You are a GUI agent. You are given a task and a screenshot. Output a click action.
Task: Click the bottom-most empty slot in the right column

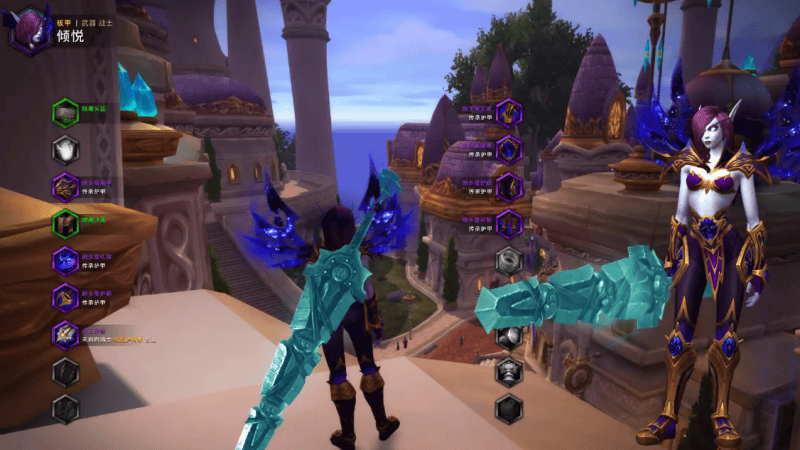[510, 408]
